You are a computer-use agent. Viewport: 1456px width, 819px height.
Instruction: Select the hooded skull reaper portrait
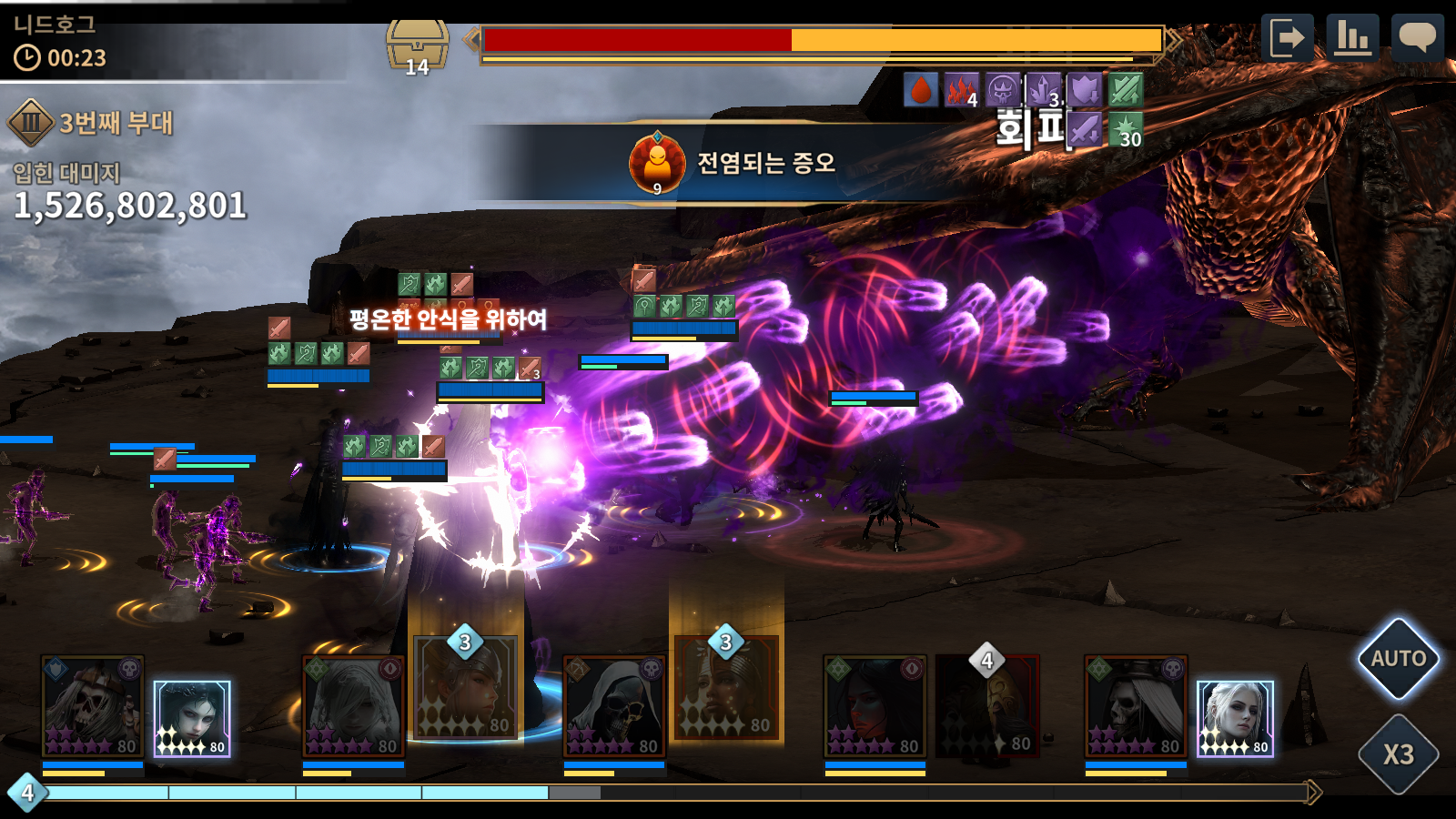pyautogui.click(x=614, y=707)
